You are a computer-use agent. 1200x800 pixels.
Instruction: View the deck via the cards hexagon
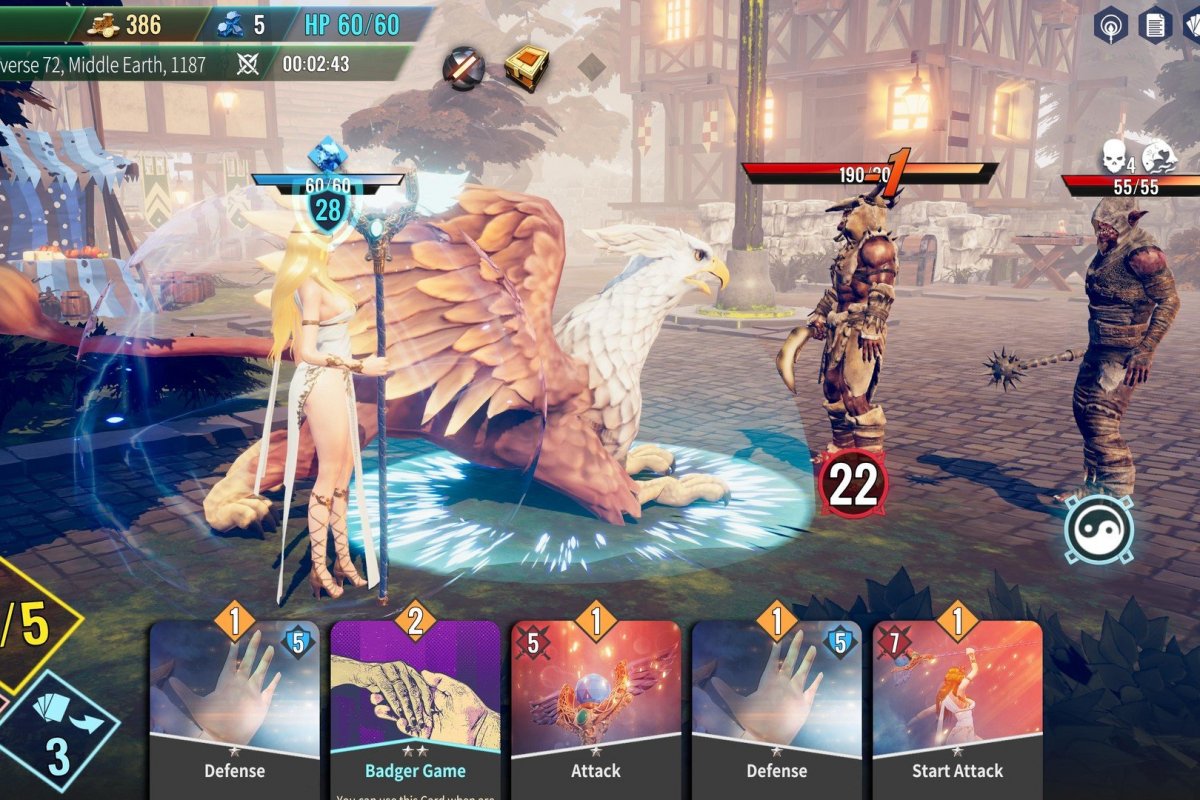(1192, 25)
